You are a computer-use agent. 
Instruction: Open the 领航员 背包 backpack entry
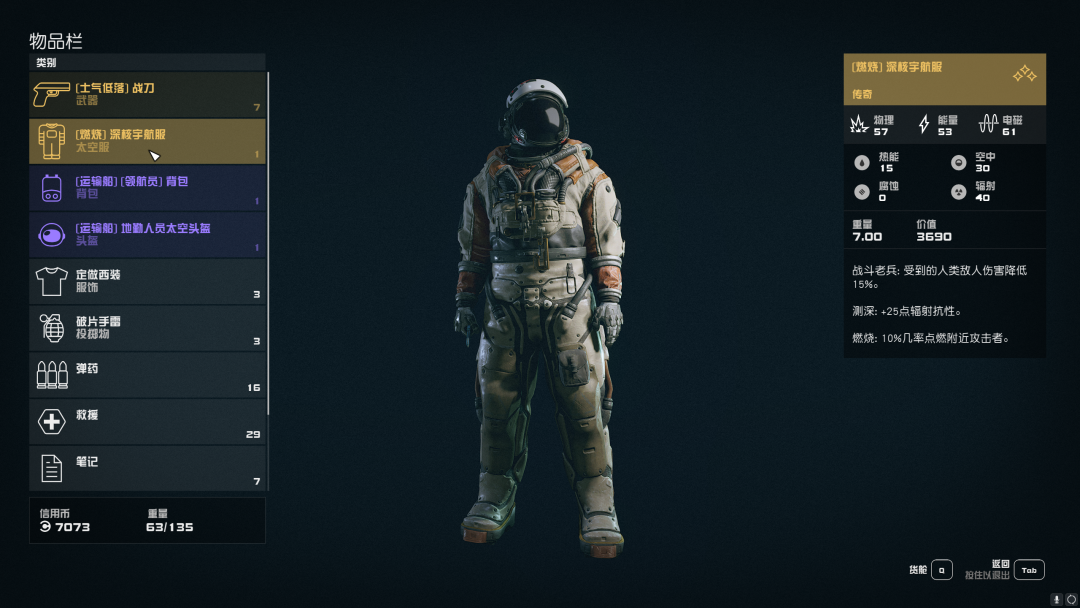(x=148, y=188)
